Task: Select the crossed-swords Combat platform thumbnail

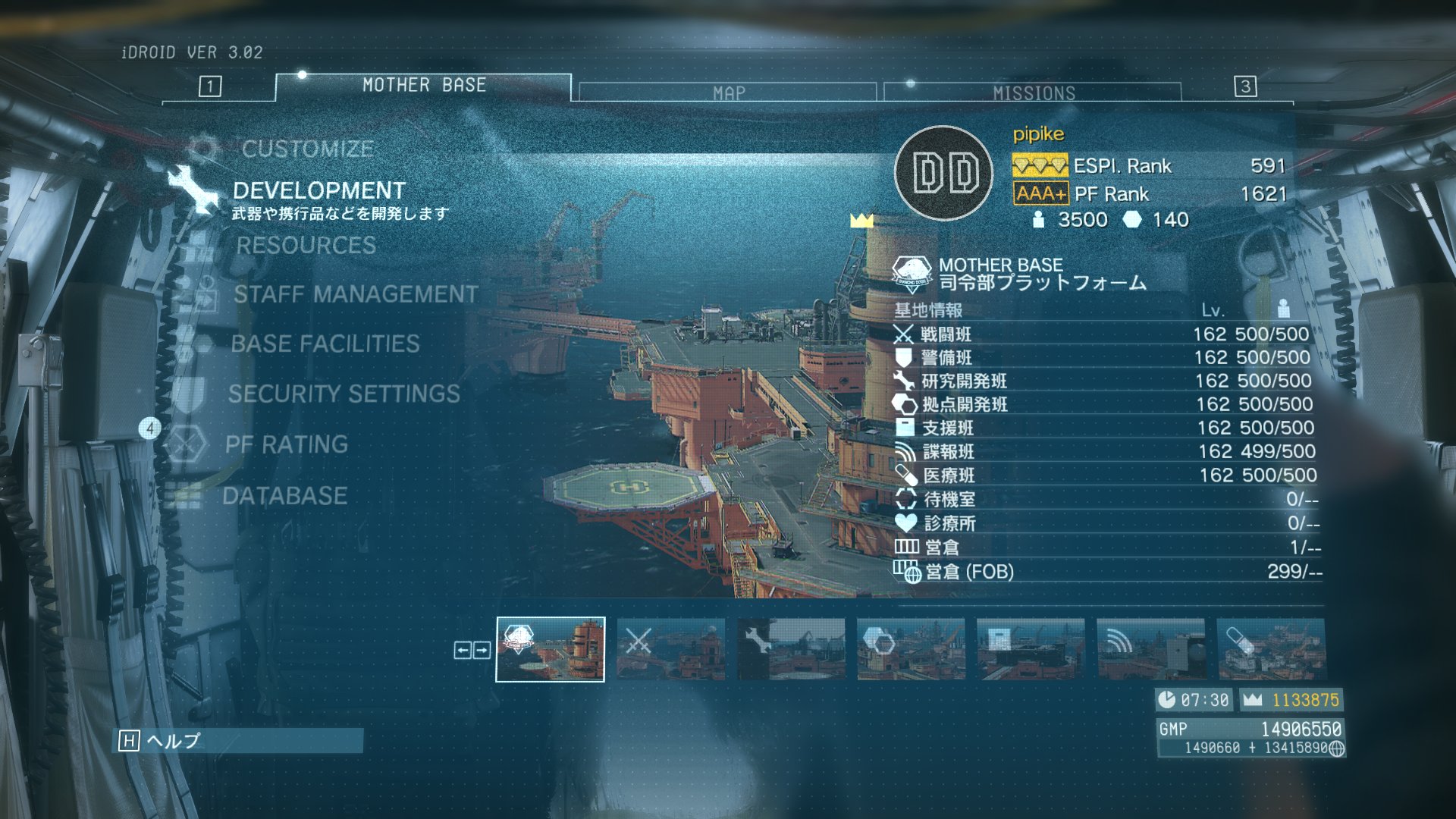Action: (x=671, y=649)
